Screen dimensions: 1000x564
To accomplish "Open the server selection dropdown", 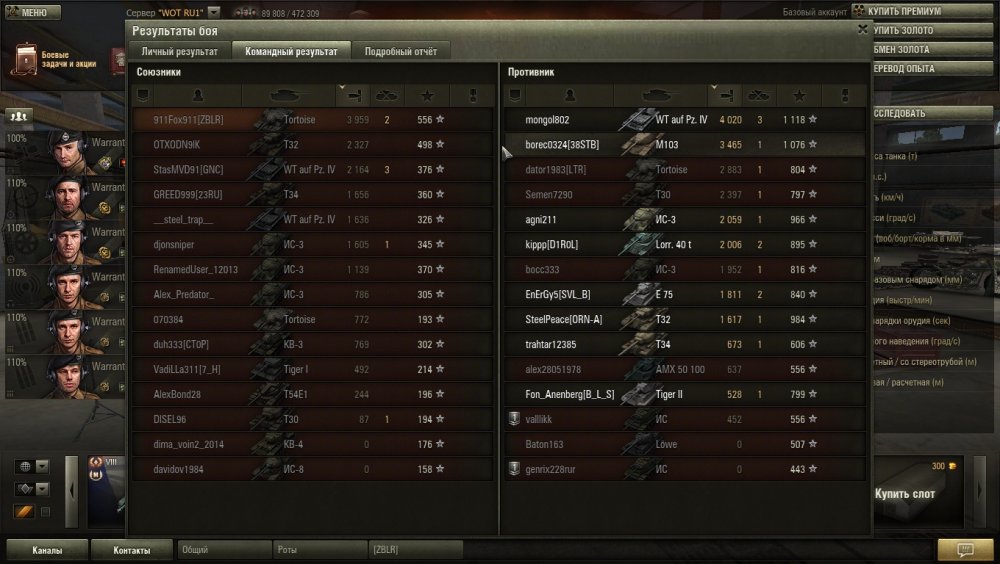I will point(214,13).
